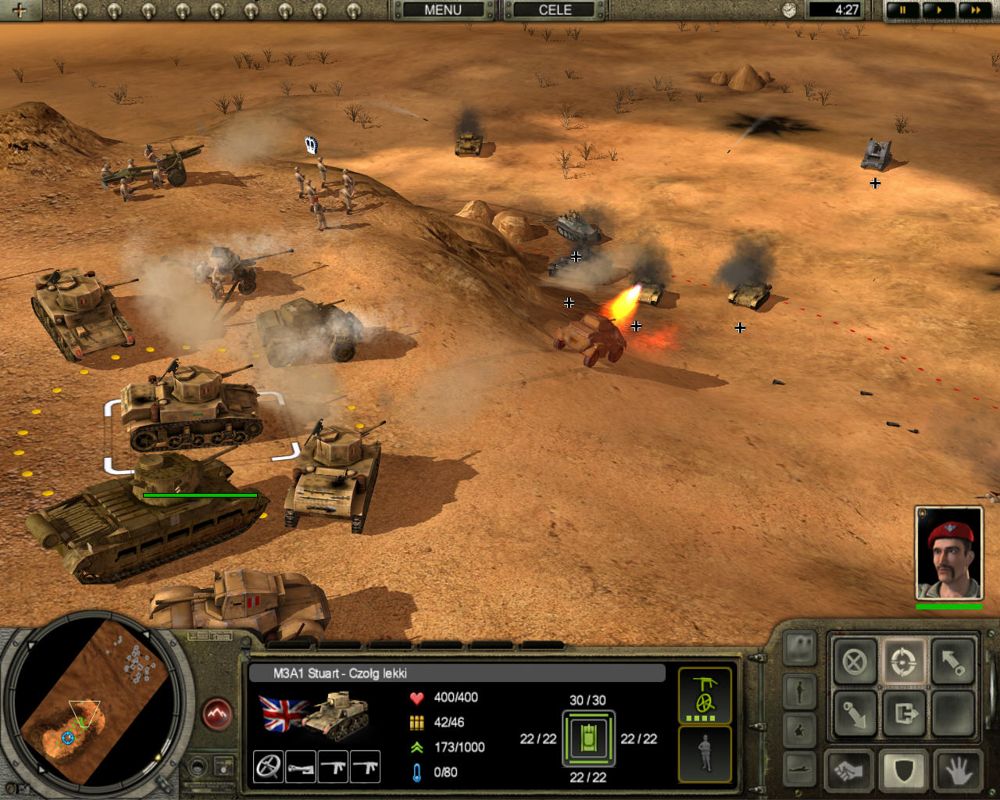Select the commander portrait with red beret
This screenshot has height=800, width=1000.
coord(949,553)
